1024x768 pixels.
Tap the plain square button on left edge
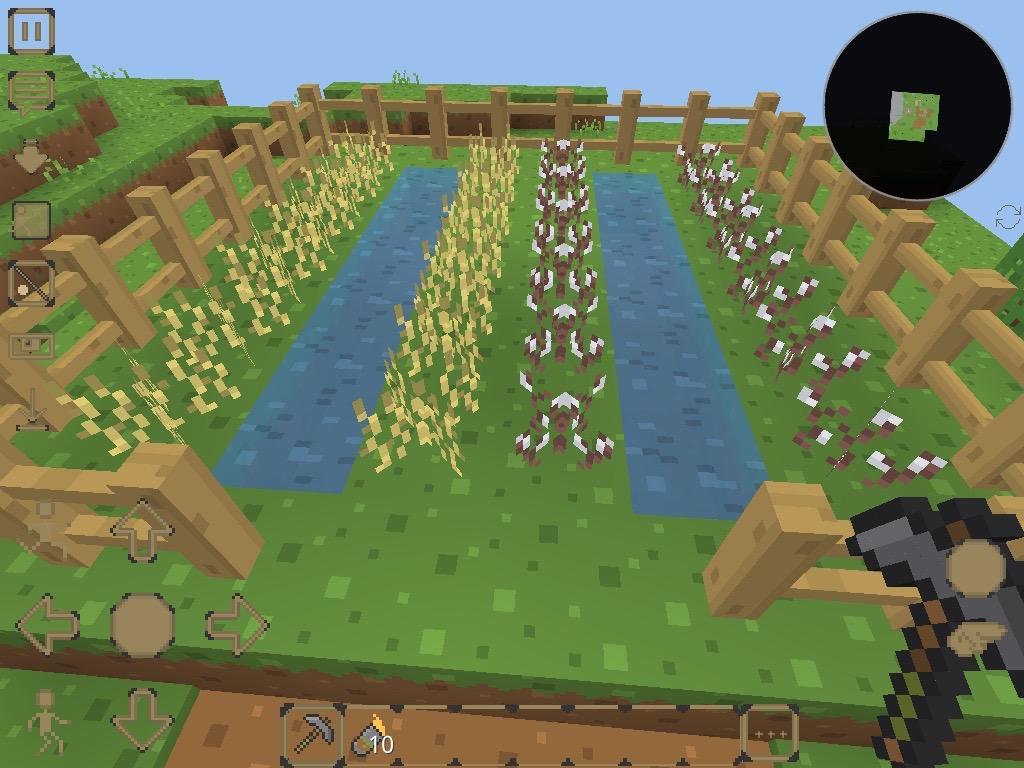[x=31, y=220]
